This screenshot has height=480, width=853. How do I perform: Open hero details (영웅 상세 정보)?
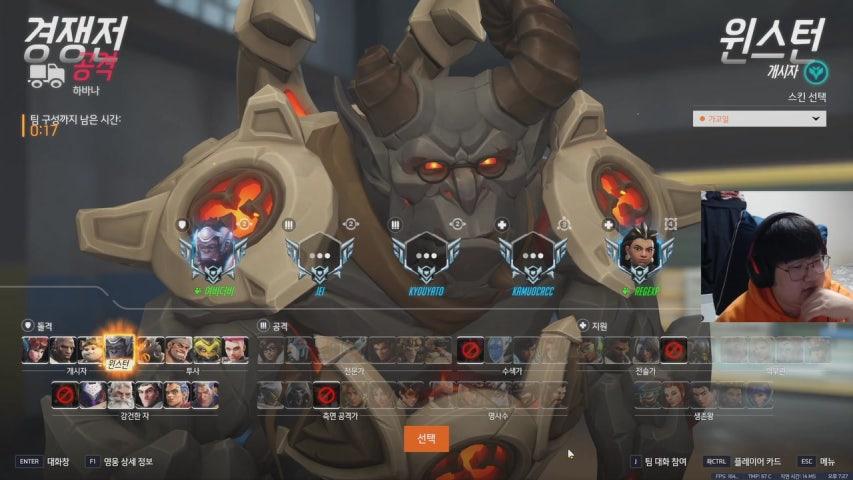tap(125, 461)
